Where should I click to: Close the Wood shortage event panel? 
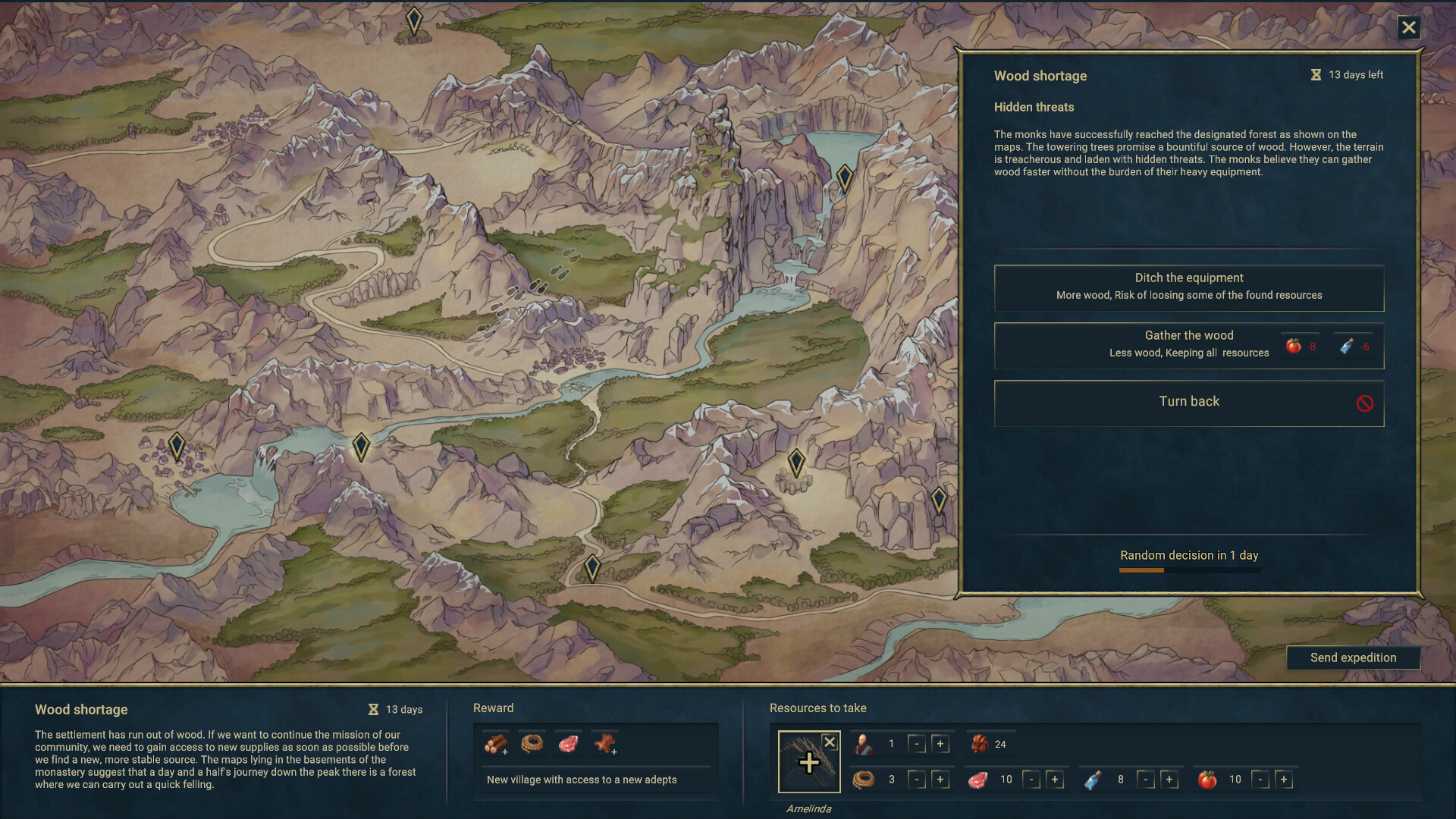1409,27
